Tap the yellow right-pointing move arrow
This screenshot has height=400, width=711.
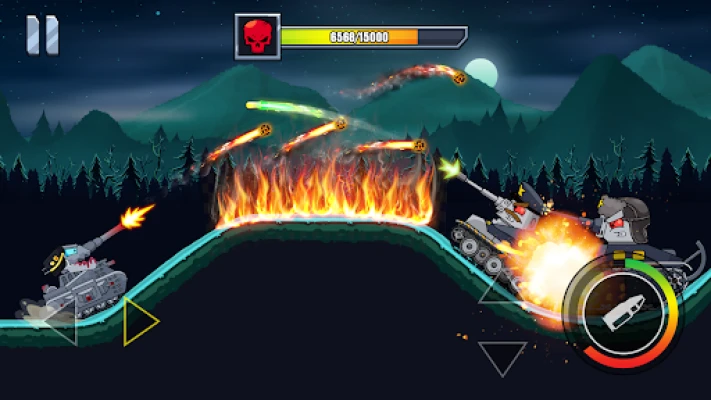pyautogui.click(x=138, y=322)
